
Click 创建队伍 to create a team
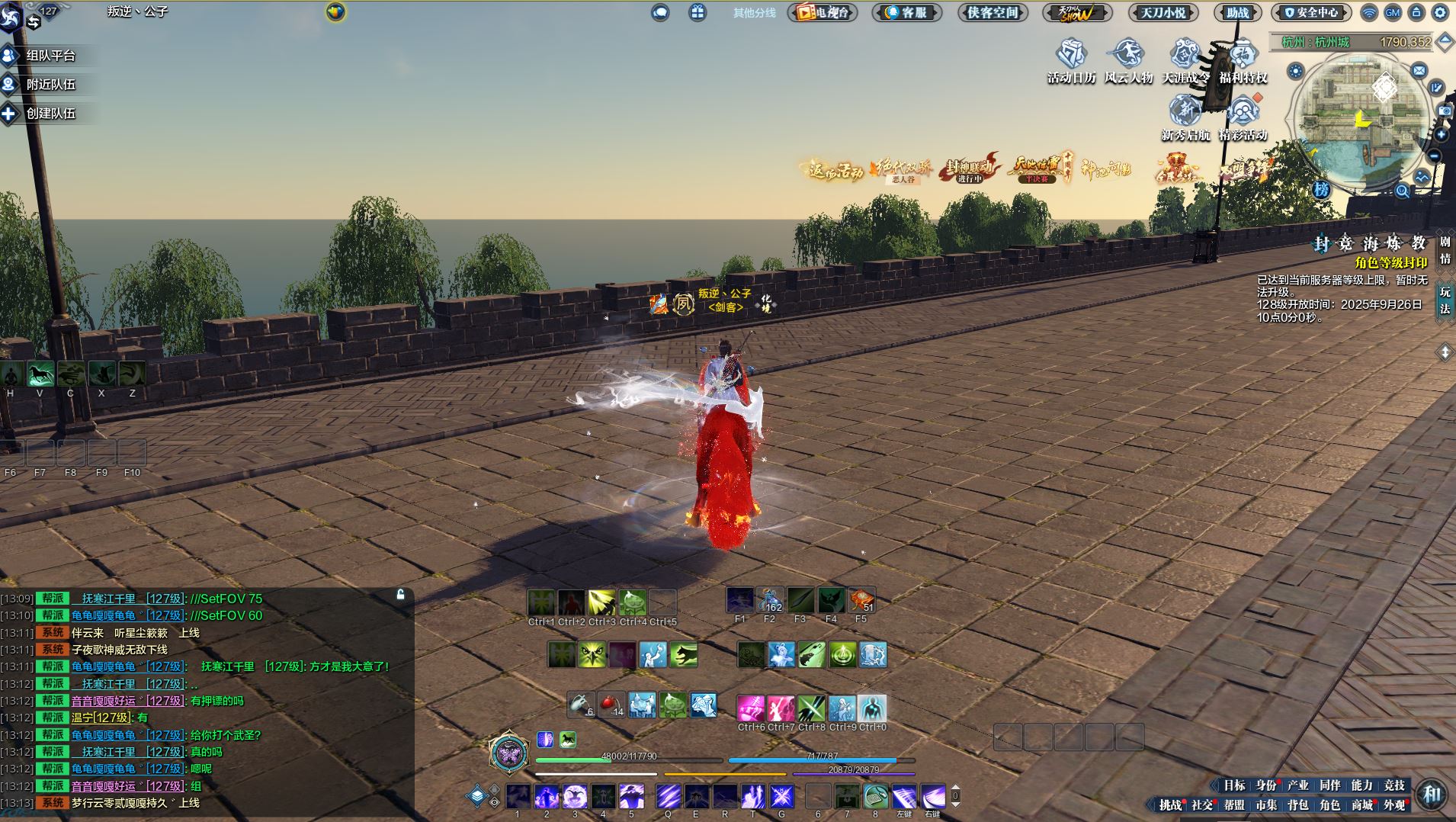click(x=50, y=114)
